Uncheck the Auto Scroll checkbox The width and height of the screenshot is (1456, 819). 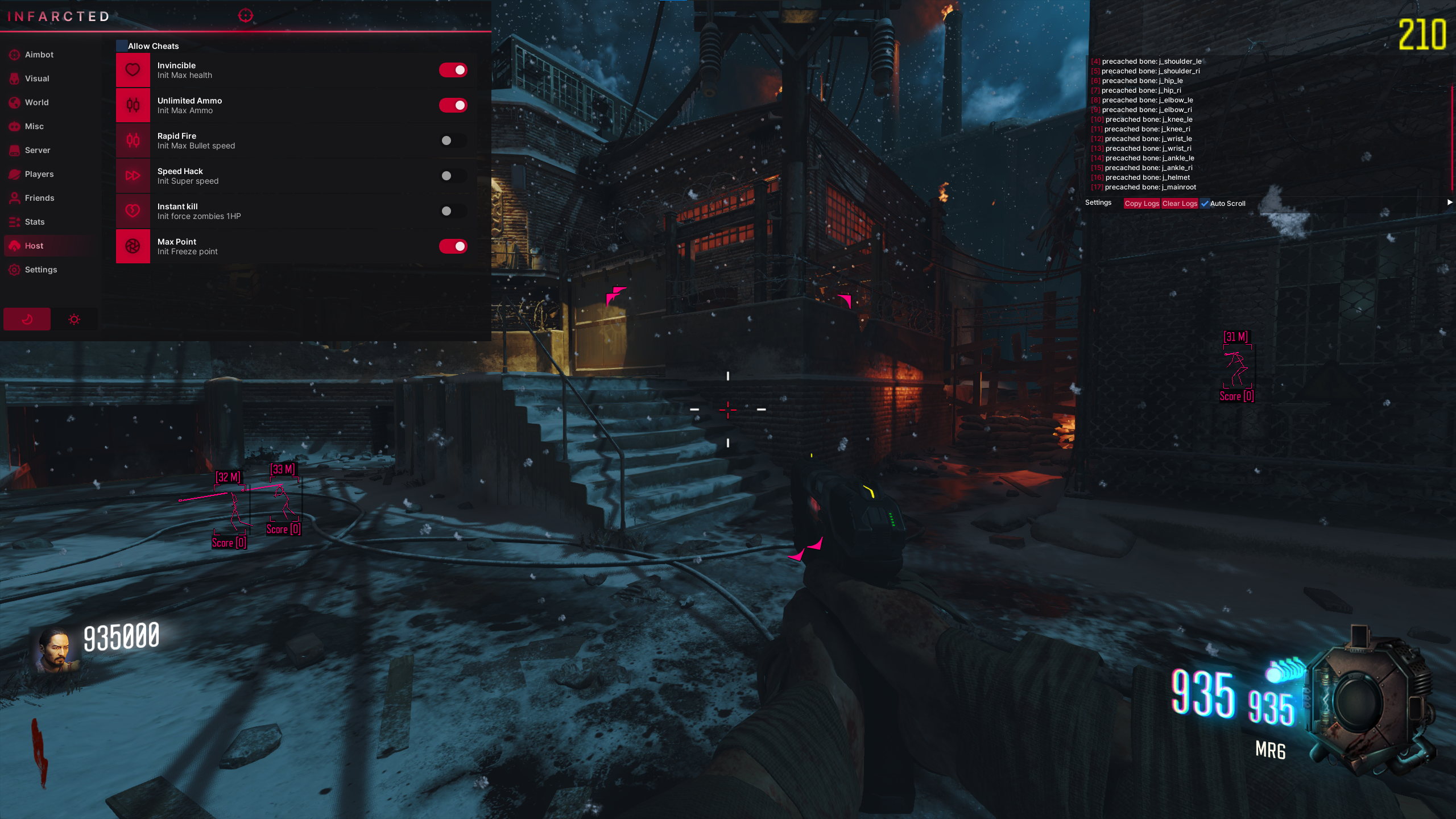1205,204
